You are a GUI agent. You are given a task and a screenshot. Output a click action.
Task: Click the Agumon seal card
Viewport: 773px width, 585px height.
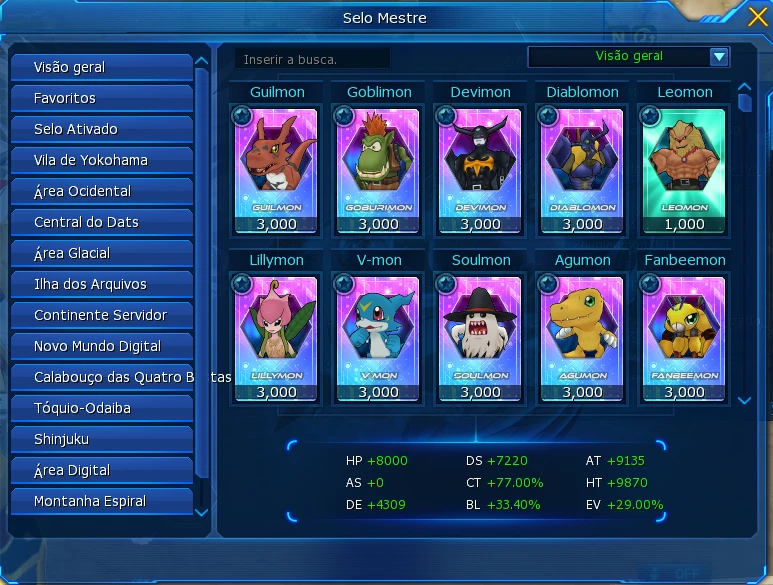tap(582, 329)
